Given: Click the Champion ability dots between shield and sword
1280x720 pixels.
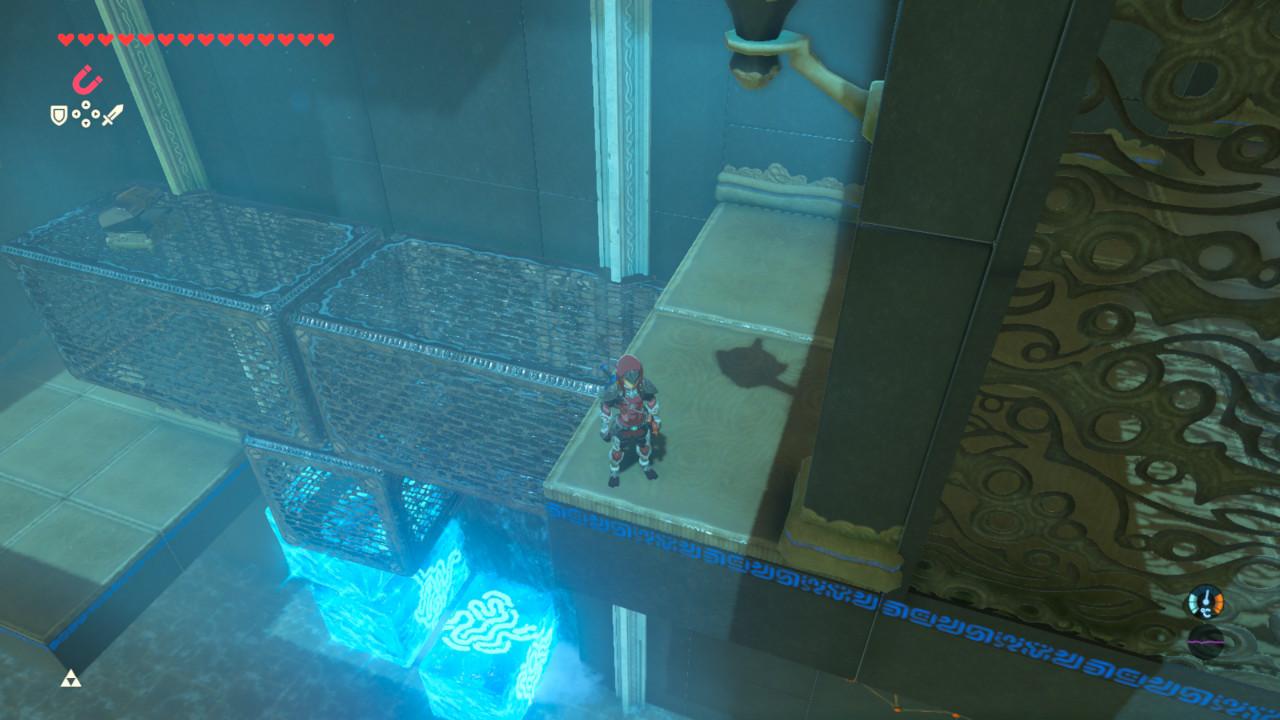Looking at the screenshot, I should coord(85,115).
